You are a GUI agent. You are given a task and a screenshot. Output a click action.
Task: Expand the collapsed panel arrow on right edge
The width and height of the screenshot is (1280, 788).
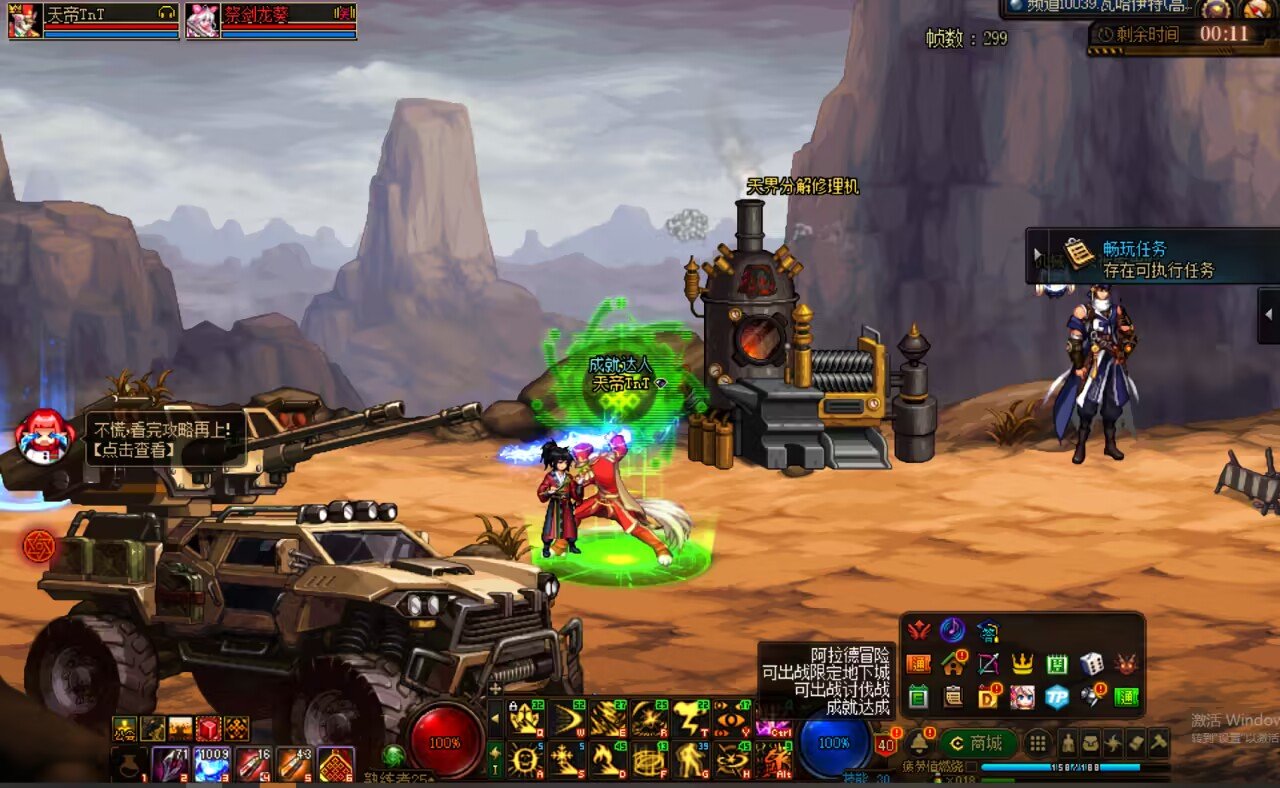[x=1268, y=315]
